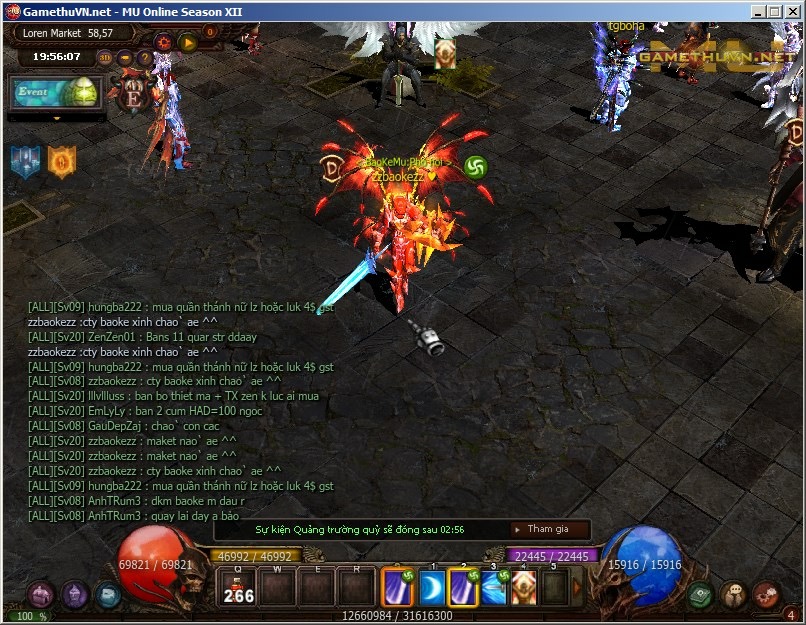Open the chat bubble icon near the mana orb
The height and width of the screenshot is (625, 806).
pos(735,594)
